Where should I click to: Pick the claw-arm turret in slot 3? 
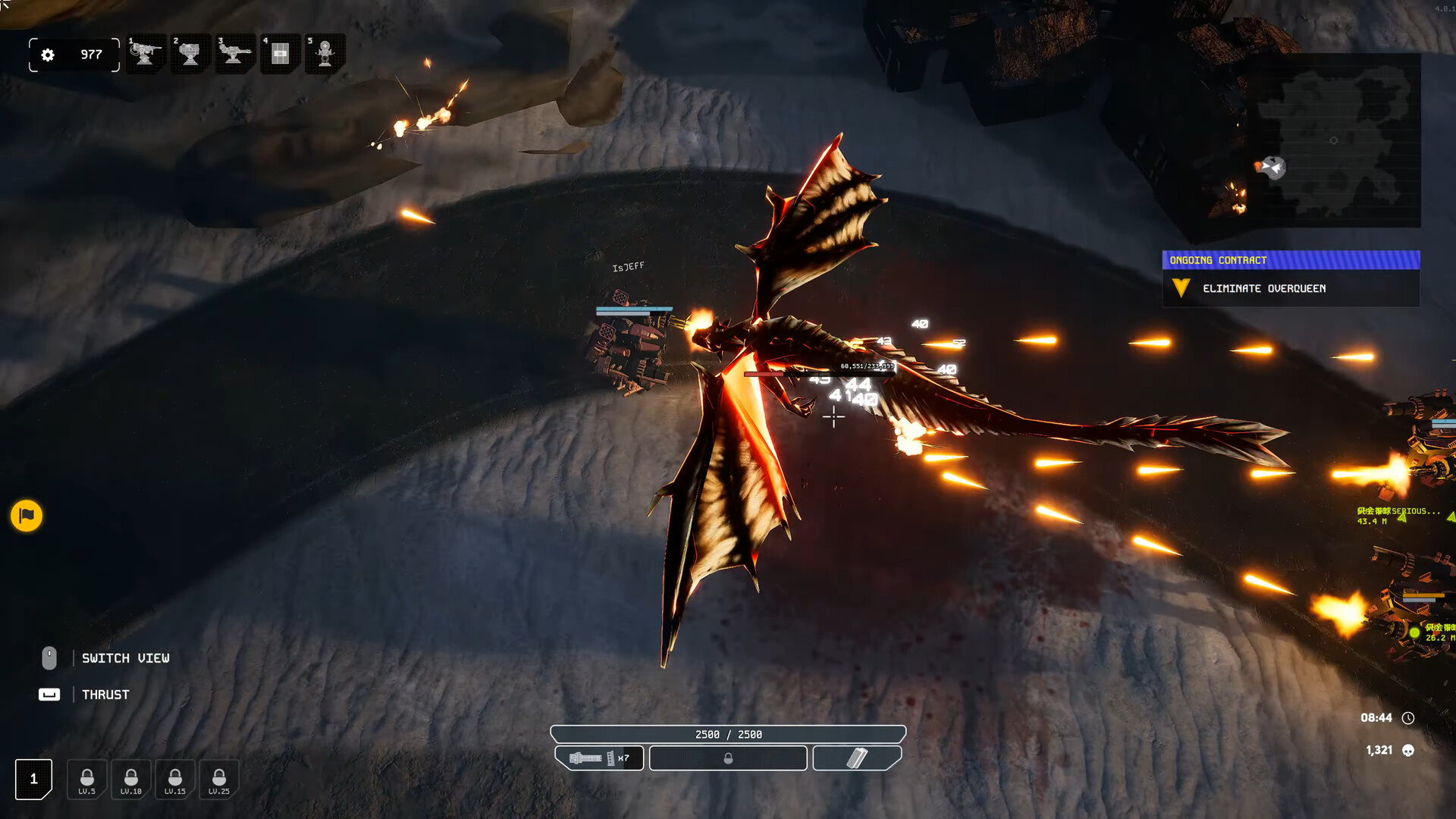click(234, 54)
